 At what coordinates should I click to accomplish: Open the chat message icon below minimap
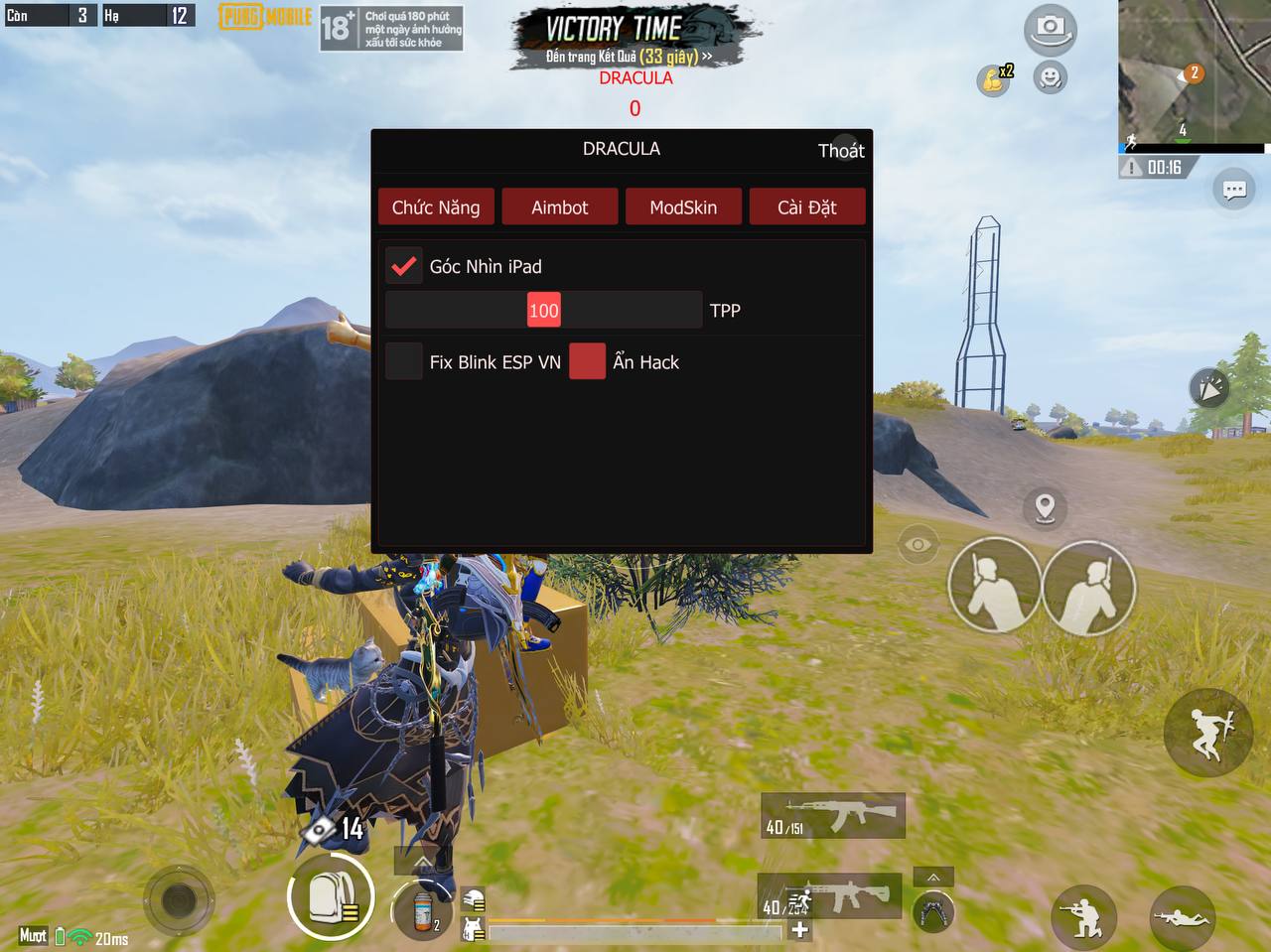point(1234,189)
